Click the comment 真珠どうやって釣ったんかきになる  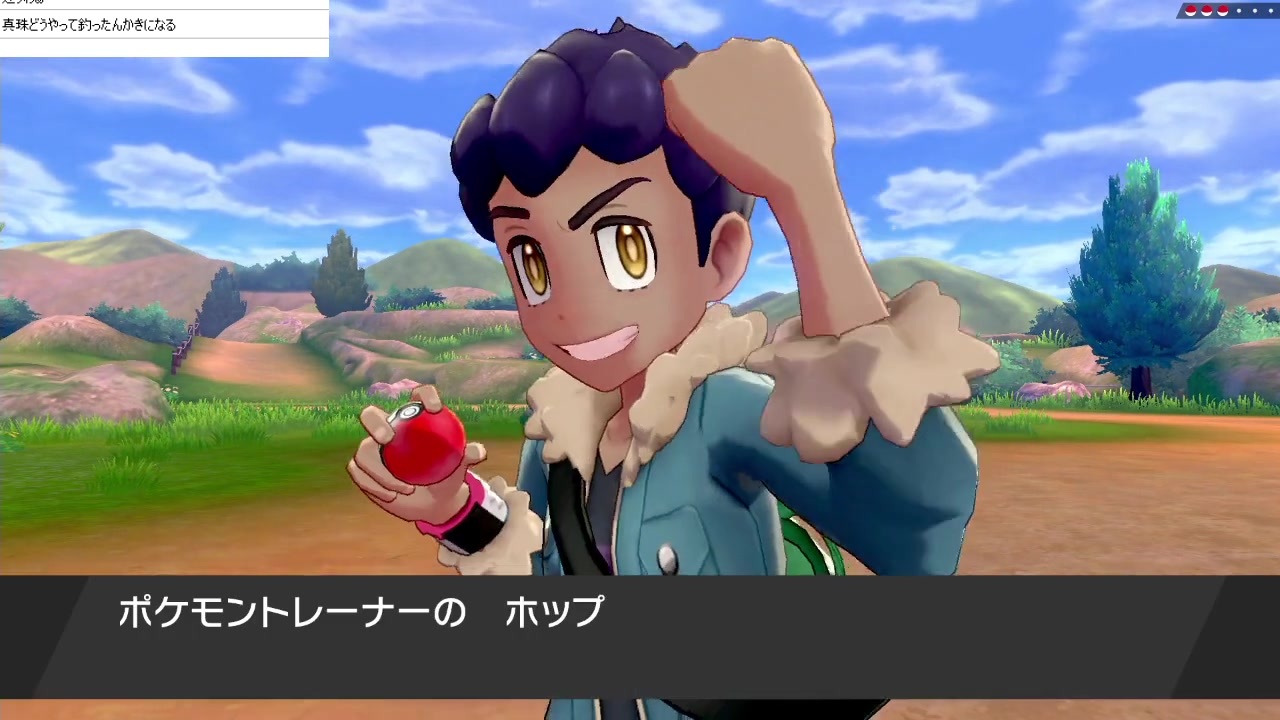[x=88, y=25]
